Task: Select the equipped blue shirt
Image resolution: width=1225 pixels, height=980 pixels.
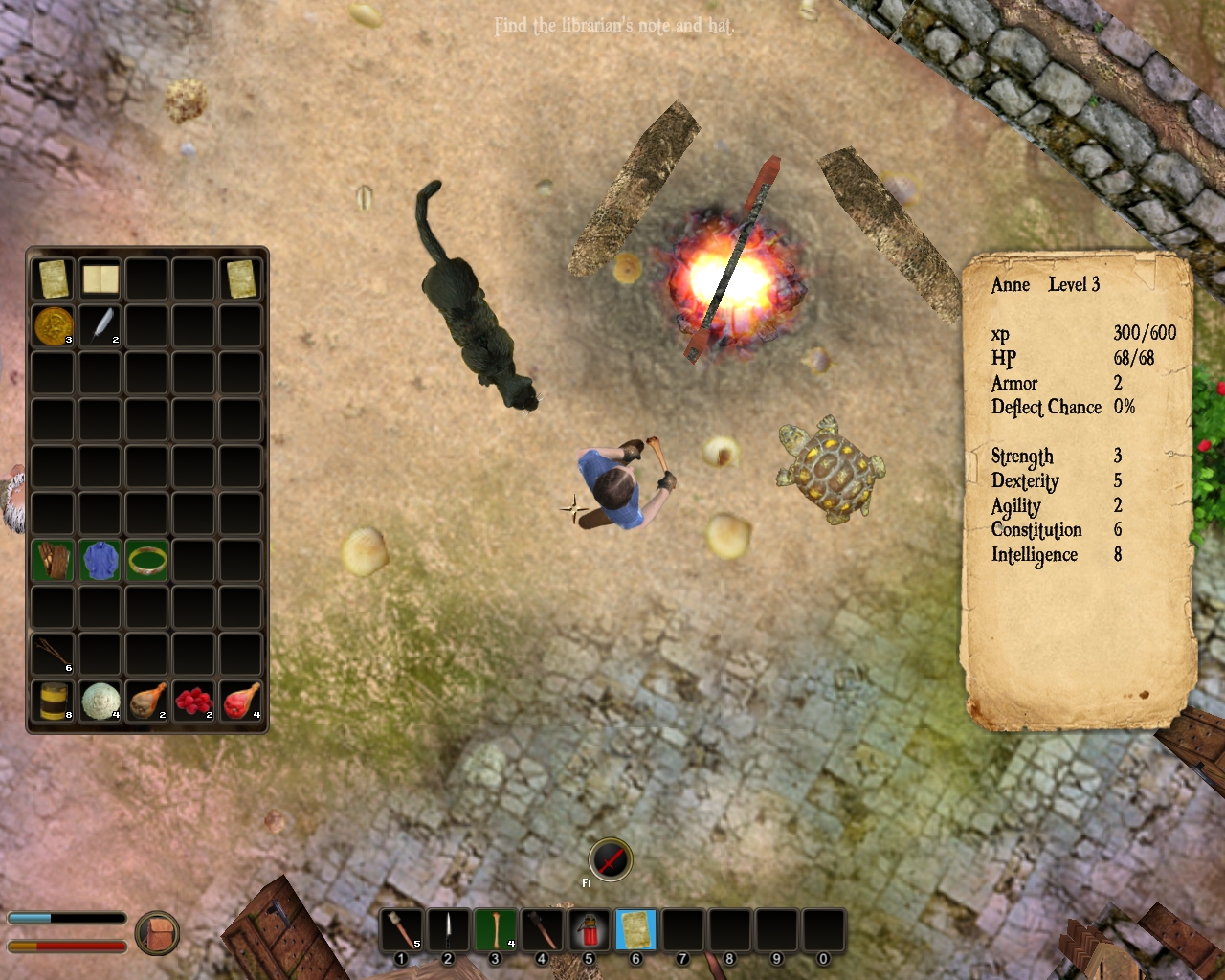Action: pyautogui.click(x=100, y=561)
